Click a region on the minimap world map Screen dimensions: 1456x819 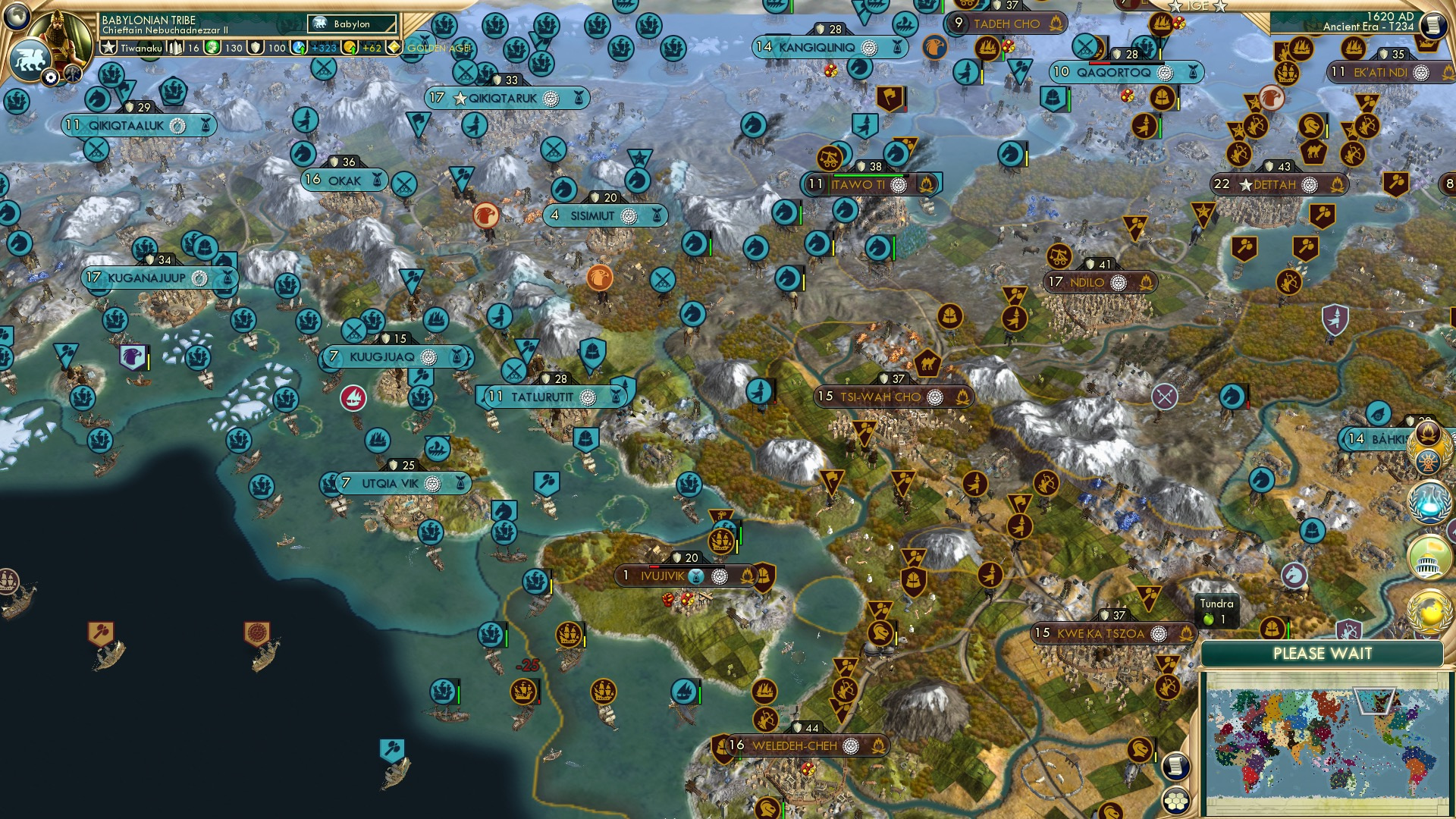click(x=1327, y=736)
